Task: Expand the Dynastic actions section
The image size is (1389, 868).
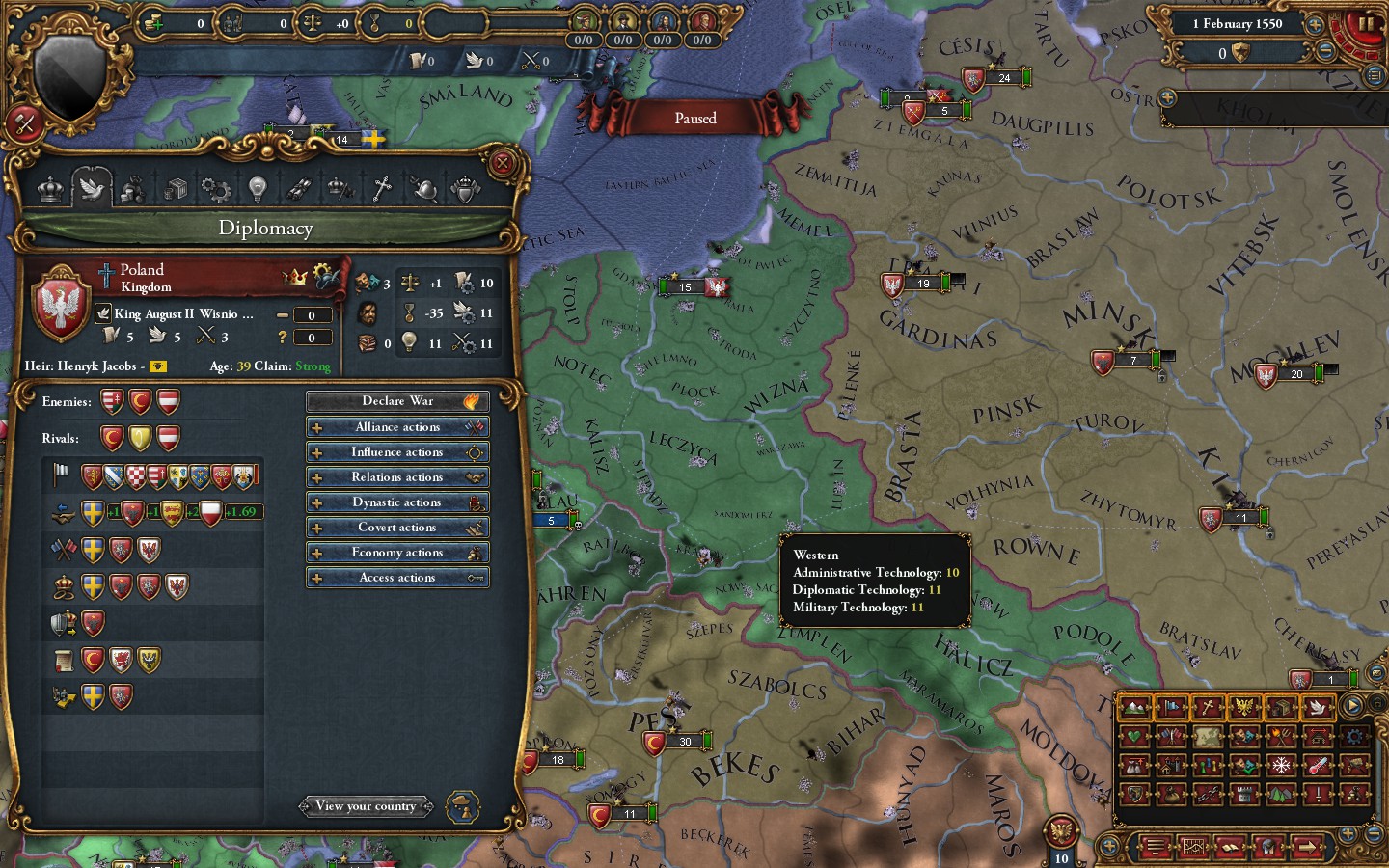Action: (397, 502)
